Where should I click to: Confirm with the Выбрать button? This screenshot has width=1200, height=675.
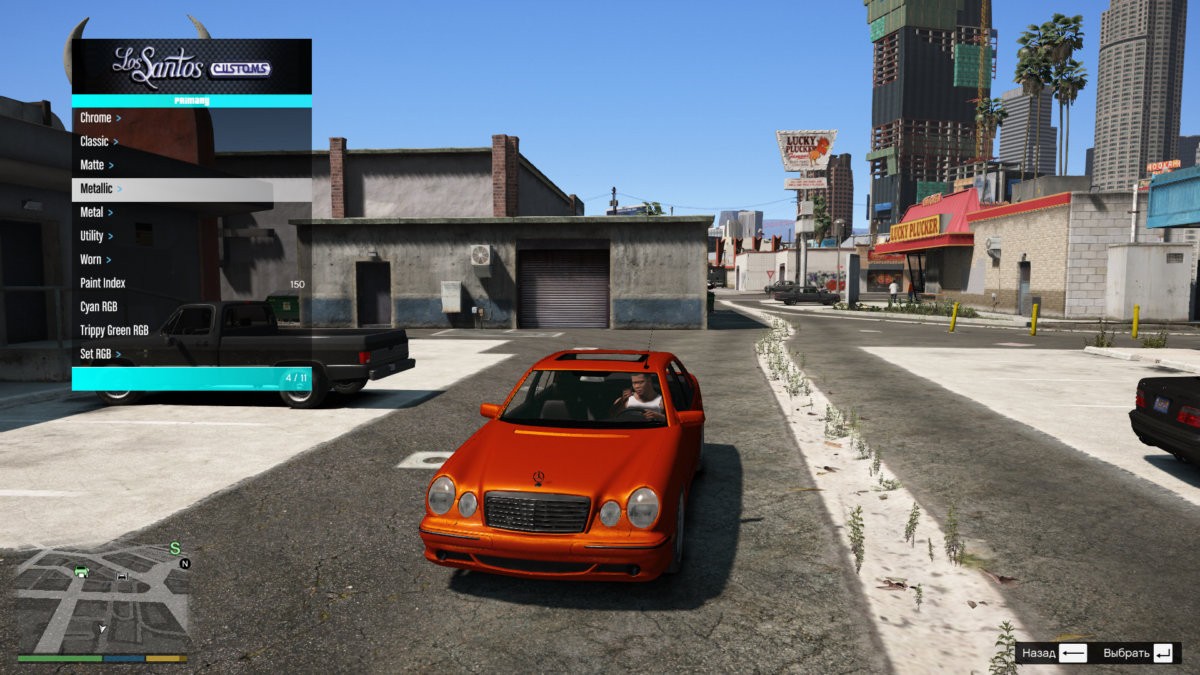[x=1138, y=653]
